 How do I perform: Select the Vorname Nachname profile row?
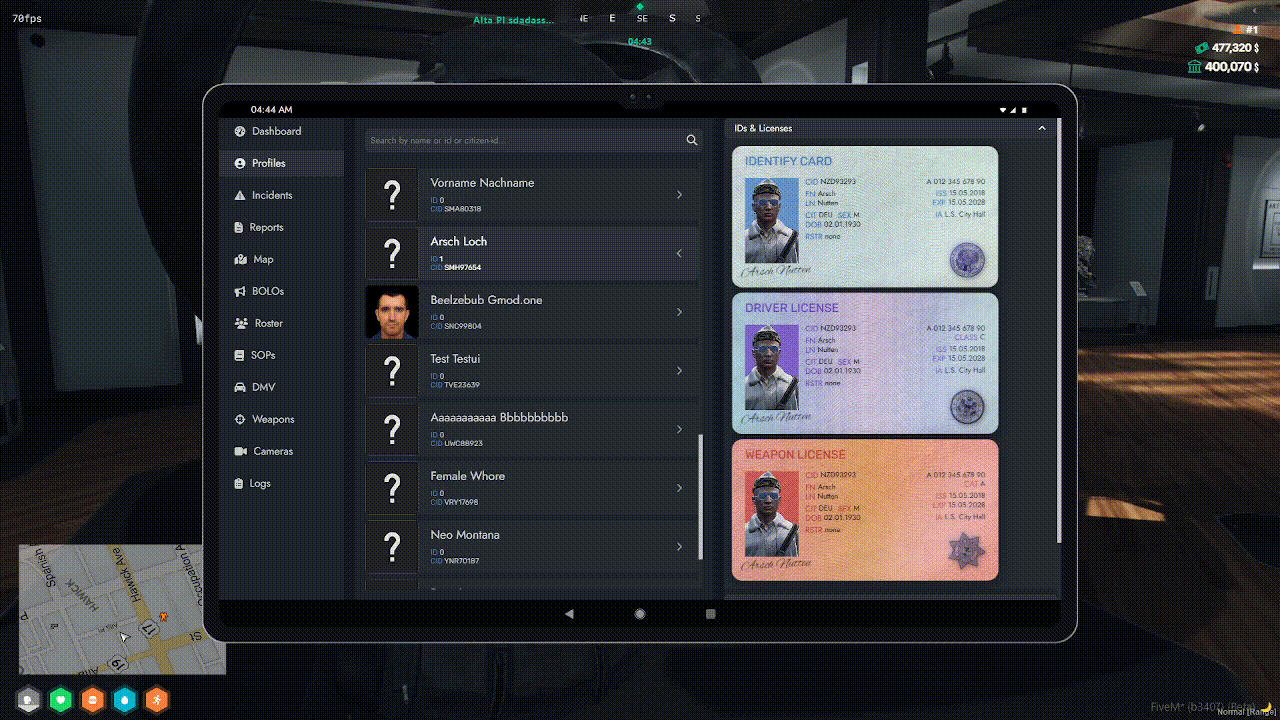pyautogui.click(x=532, y=195)
